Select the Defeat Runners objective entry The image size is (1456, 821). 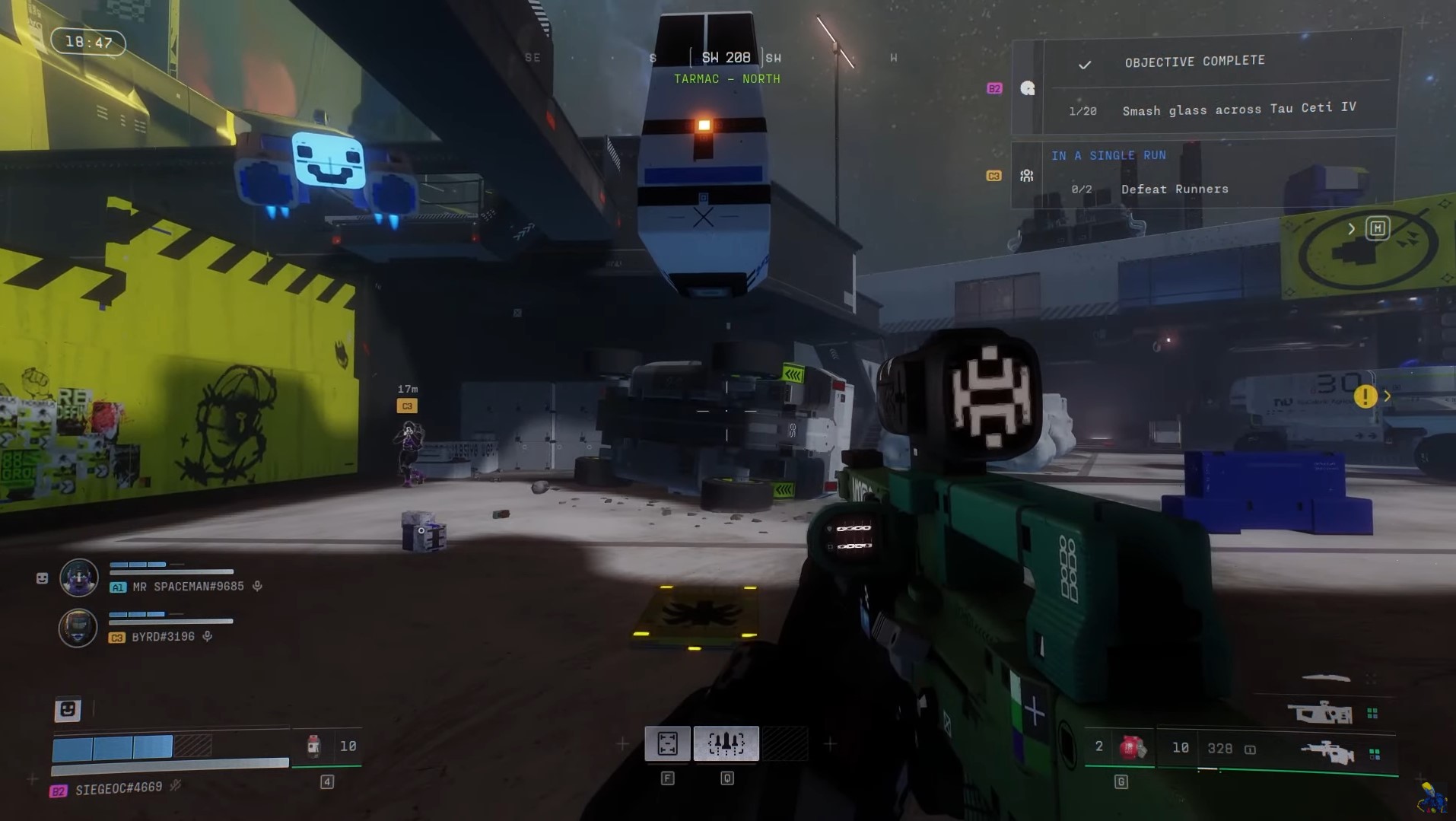[x=1175, y=189]
